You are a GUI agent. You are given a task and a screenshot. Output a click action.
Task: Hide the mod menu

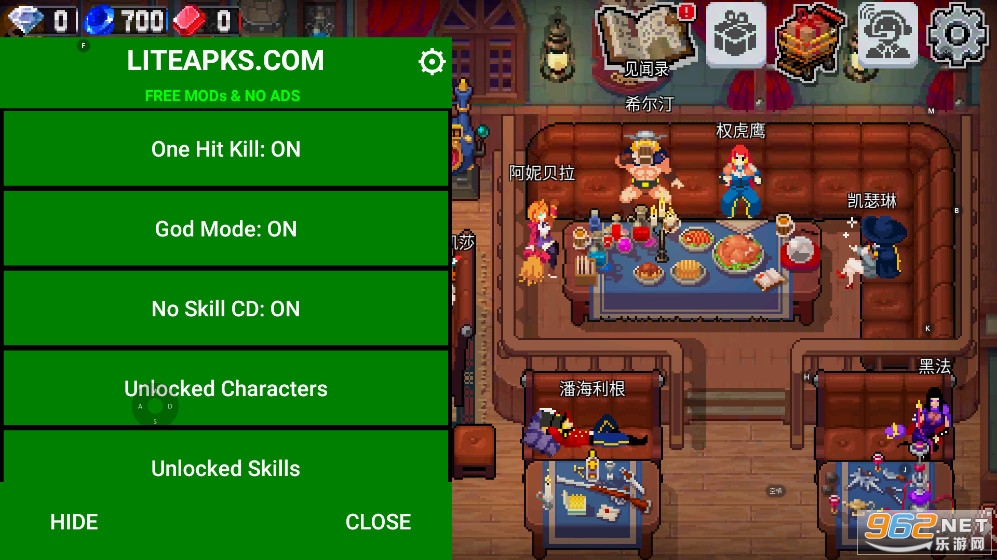[74, 521]
